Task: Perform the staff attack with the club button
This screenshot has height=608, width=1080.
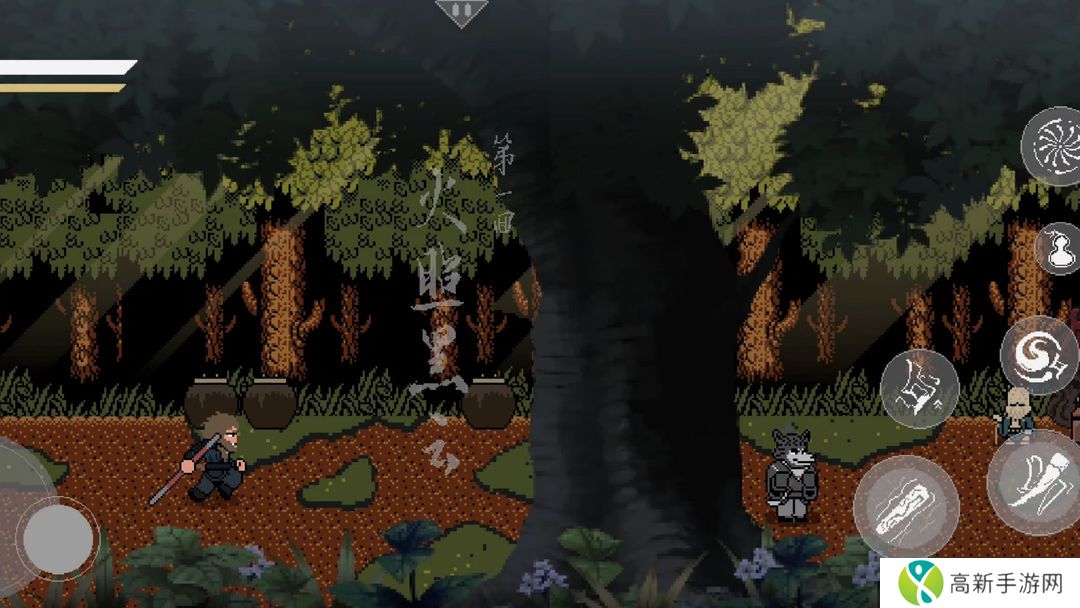Action: click(x=906, y=506)
